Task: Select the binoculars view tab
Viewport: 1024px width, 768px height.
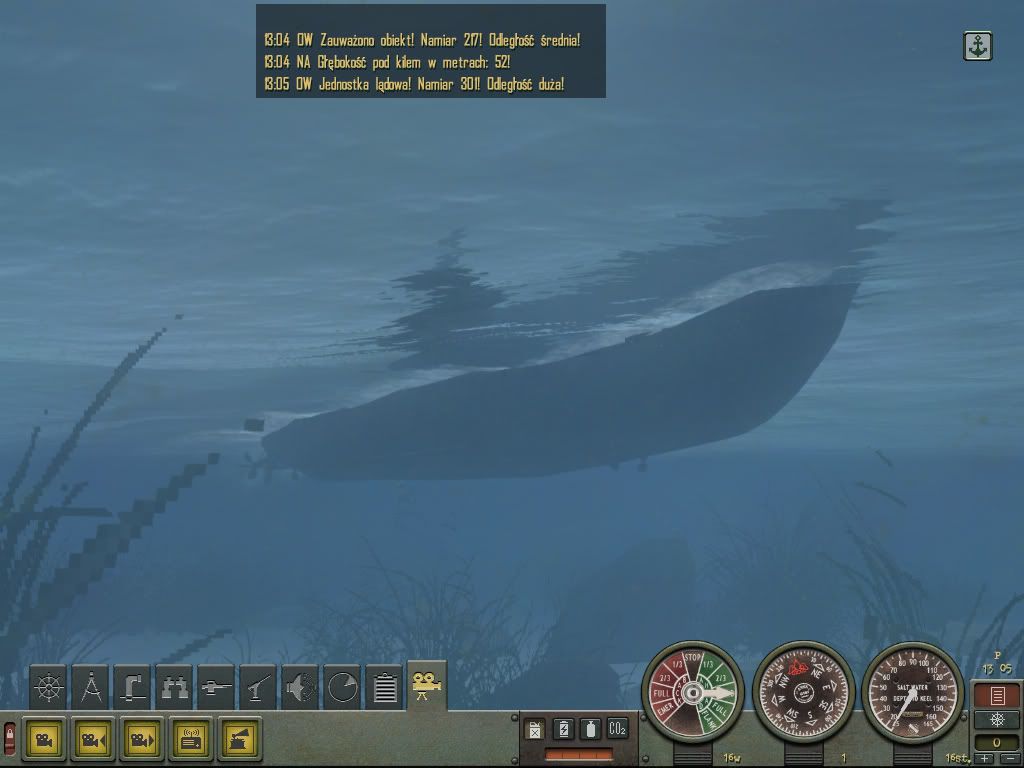Action: pyautogui.click(x=175, y=687)
